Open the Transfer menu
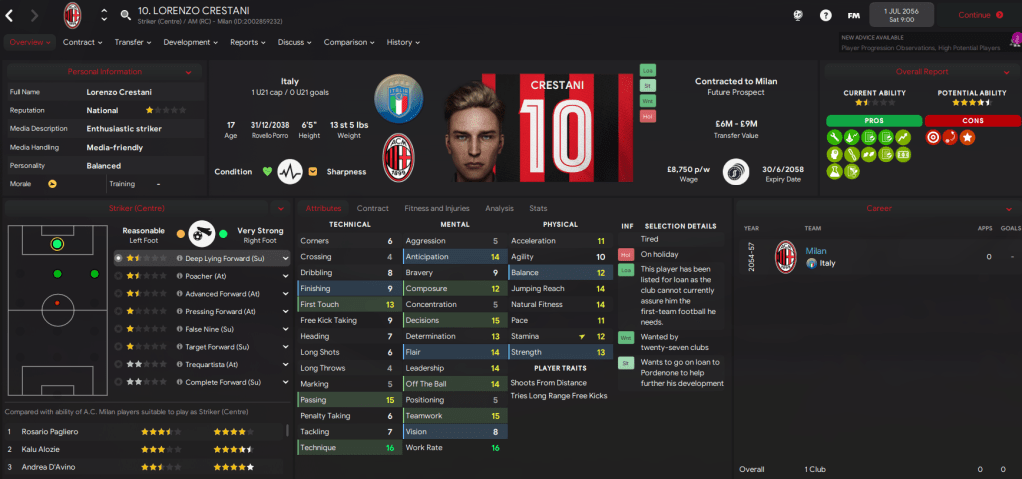 pos(132,42)
